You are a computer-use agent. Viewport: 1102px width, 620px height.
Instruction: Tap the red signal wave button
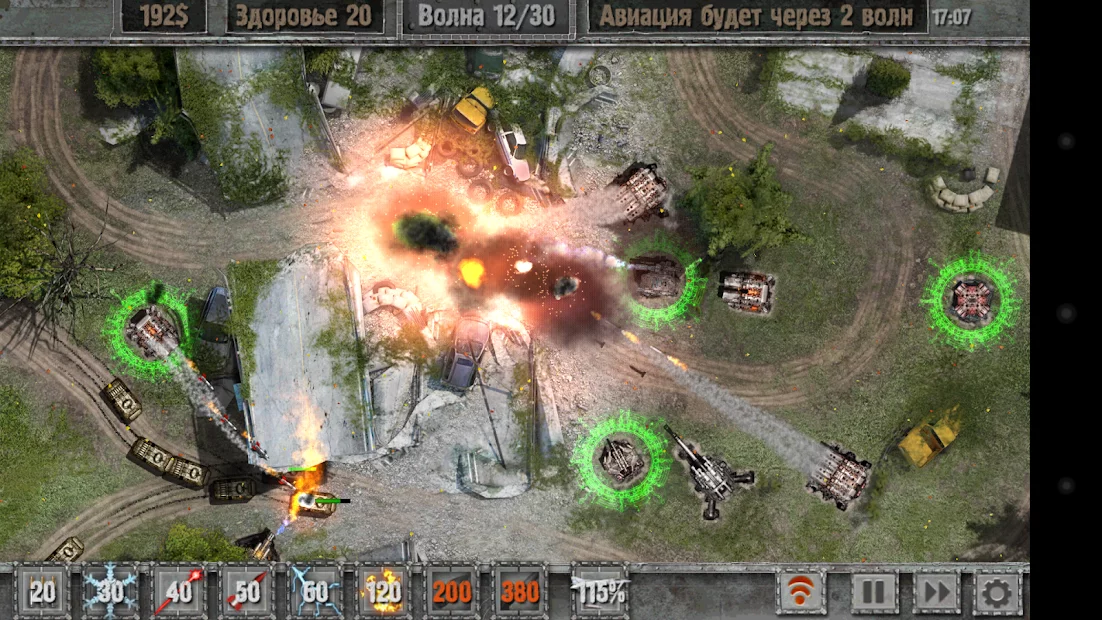click(802, 592)
